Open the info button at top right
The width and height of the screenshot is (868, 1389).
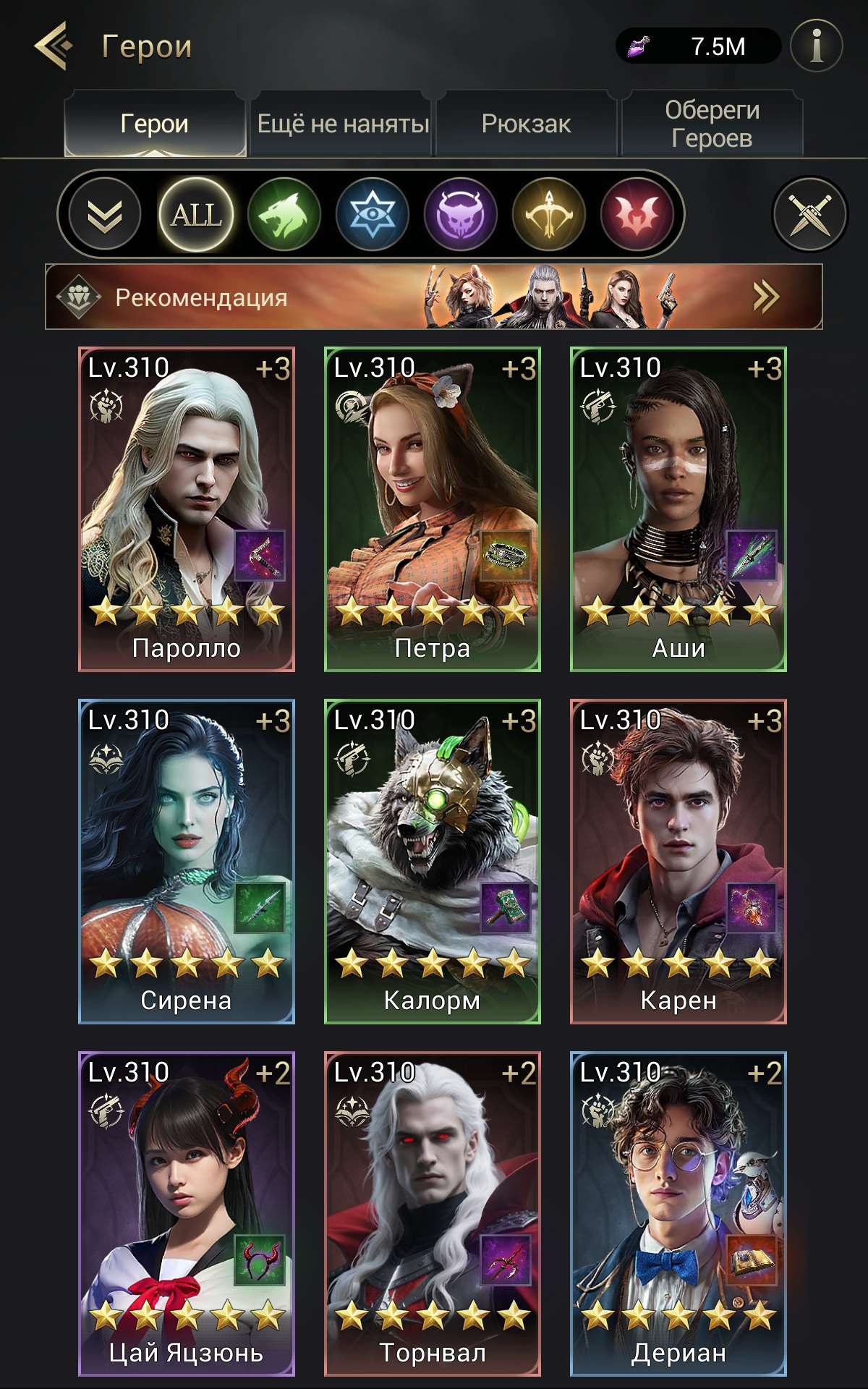tap(817, 46)
